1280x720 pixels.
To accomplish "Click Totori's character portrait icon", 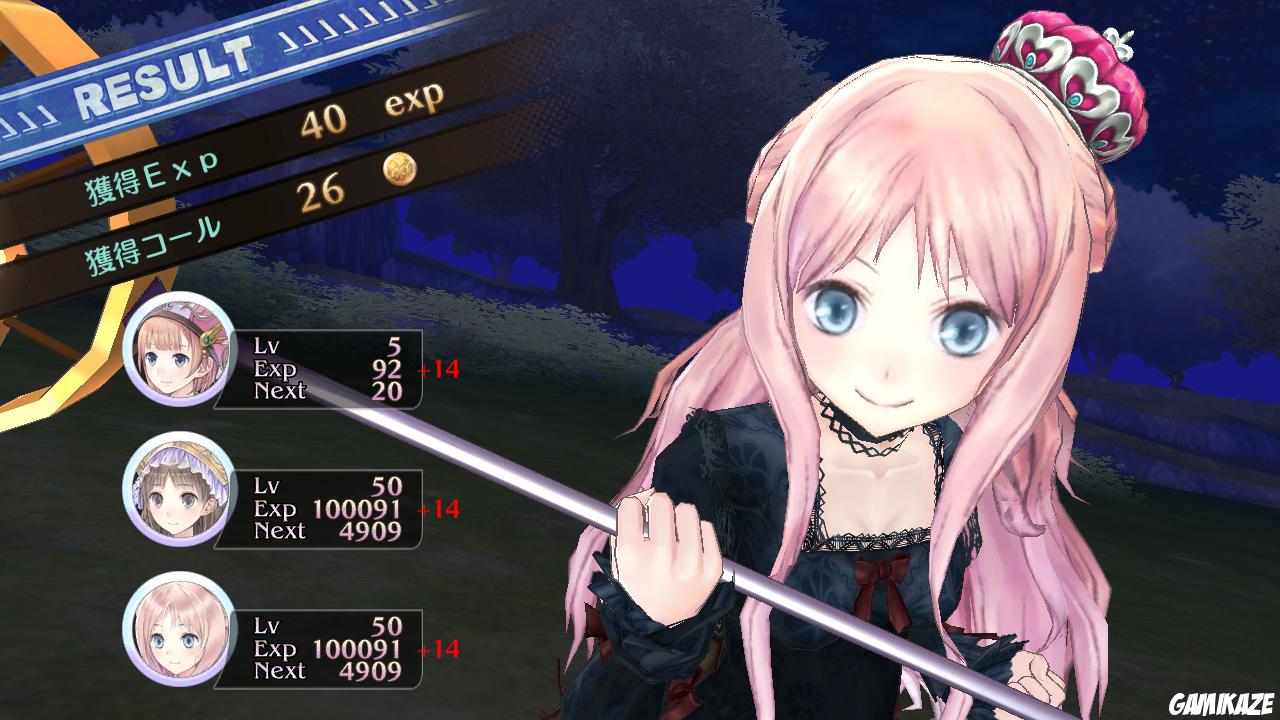I will click(x=177, y=500).
